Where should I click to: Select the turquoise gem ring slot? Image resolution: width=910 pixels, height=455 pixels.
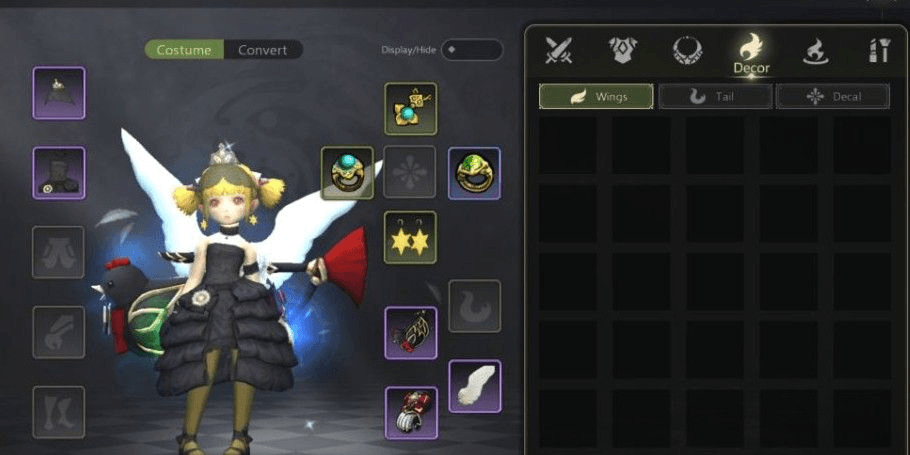(x=347, y=173)
